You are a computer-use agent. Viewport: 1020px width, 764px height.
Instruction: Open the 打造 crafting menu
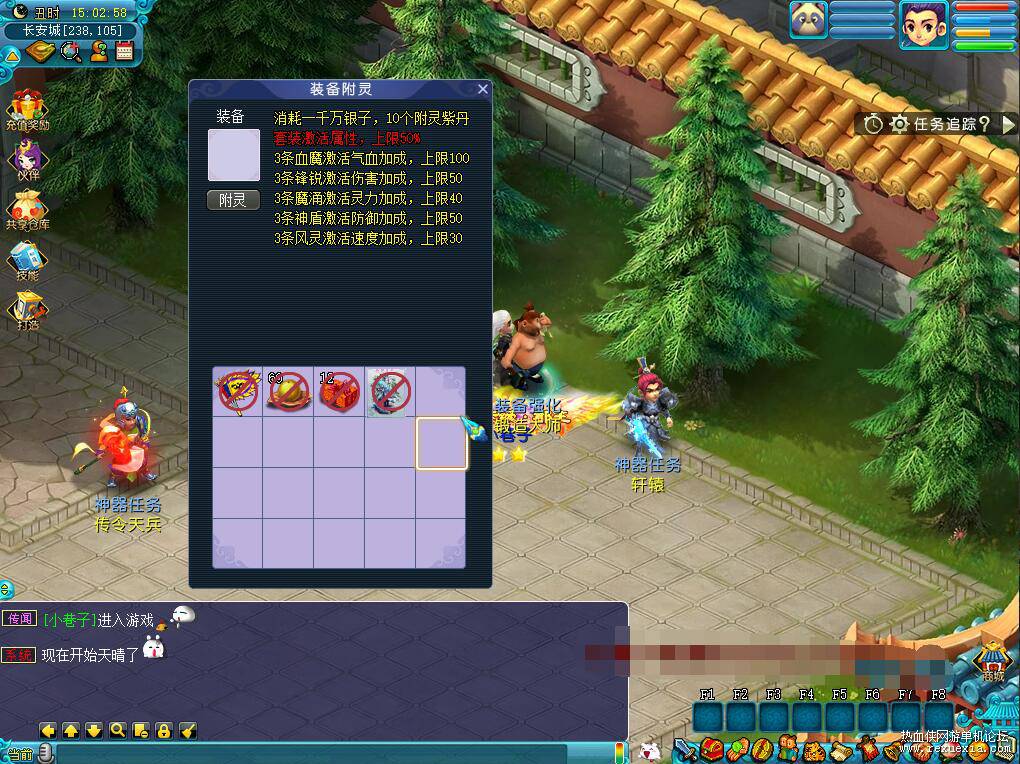click(x=27, y=309)
